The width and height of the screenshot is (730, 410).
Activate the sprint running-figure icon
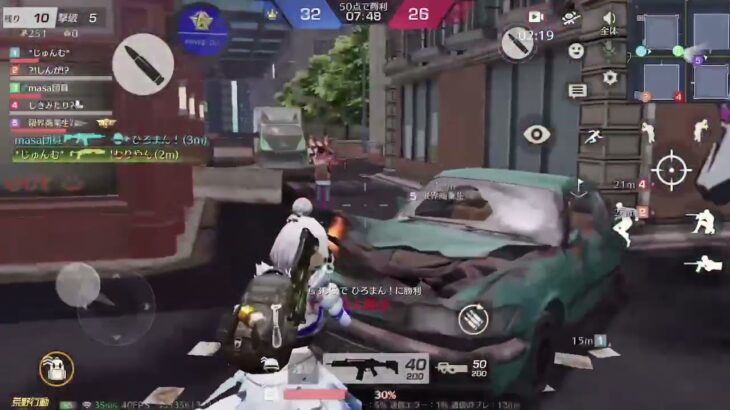click(x=592, y=135)
